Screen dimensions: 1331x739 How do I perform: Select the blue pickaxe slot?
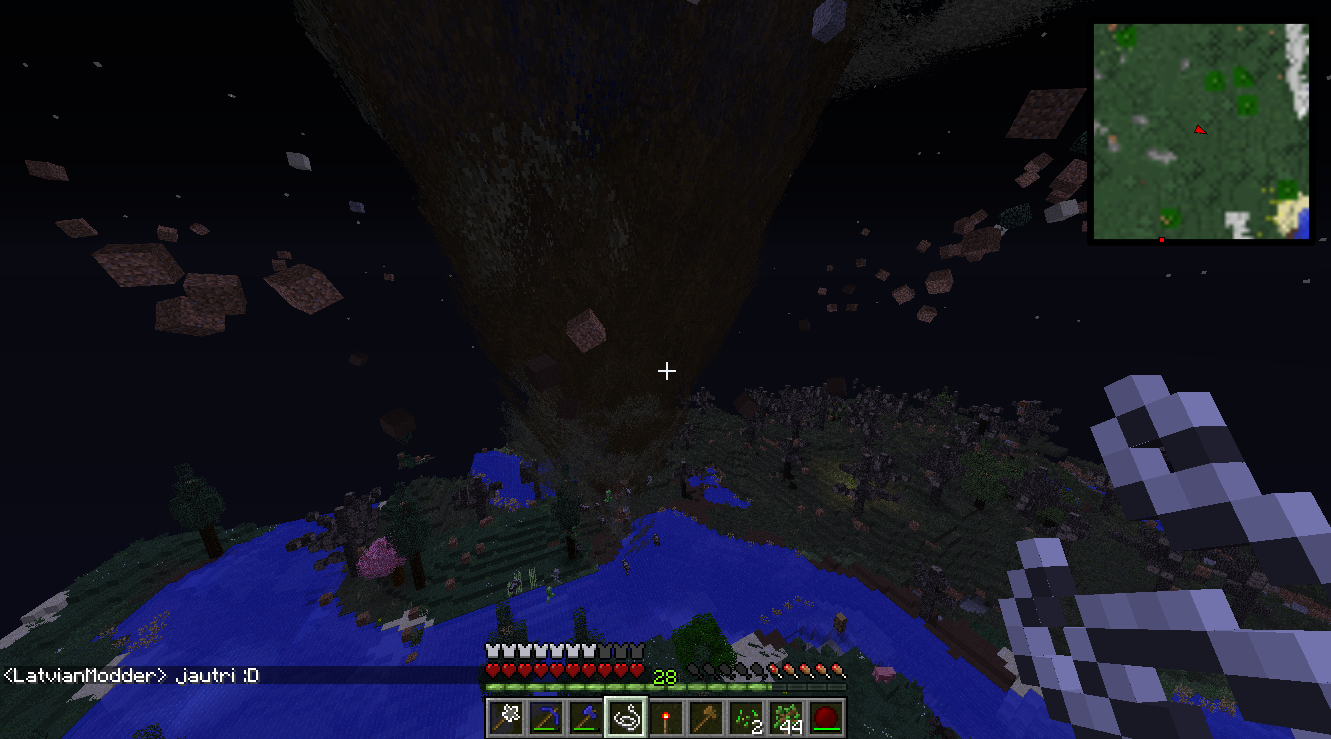547,717
